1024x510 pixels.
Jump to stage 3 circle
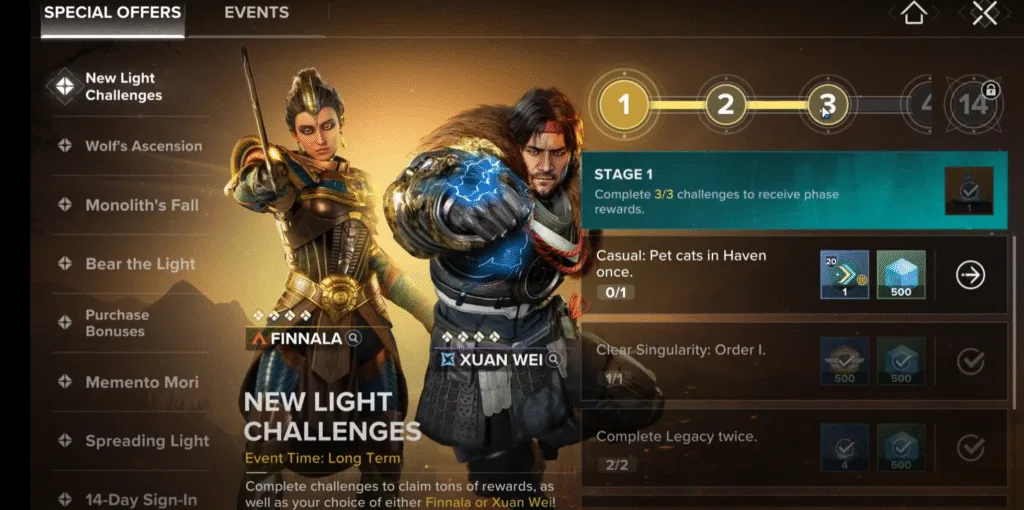[828, 104]
